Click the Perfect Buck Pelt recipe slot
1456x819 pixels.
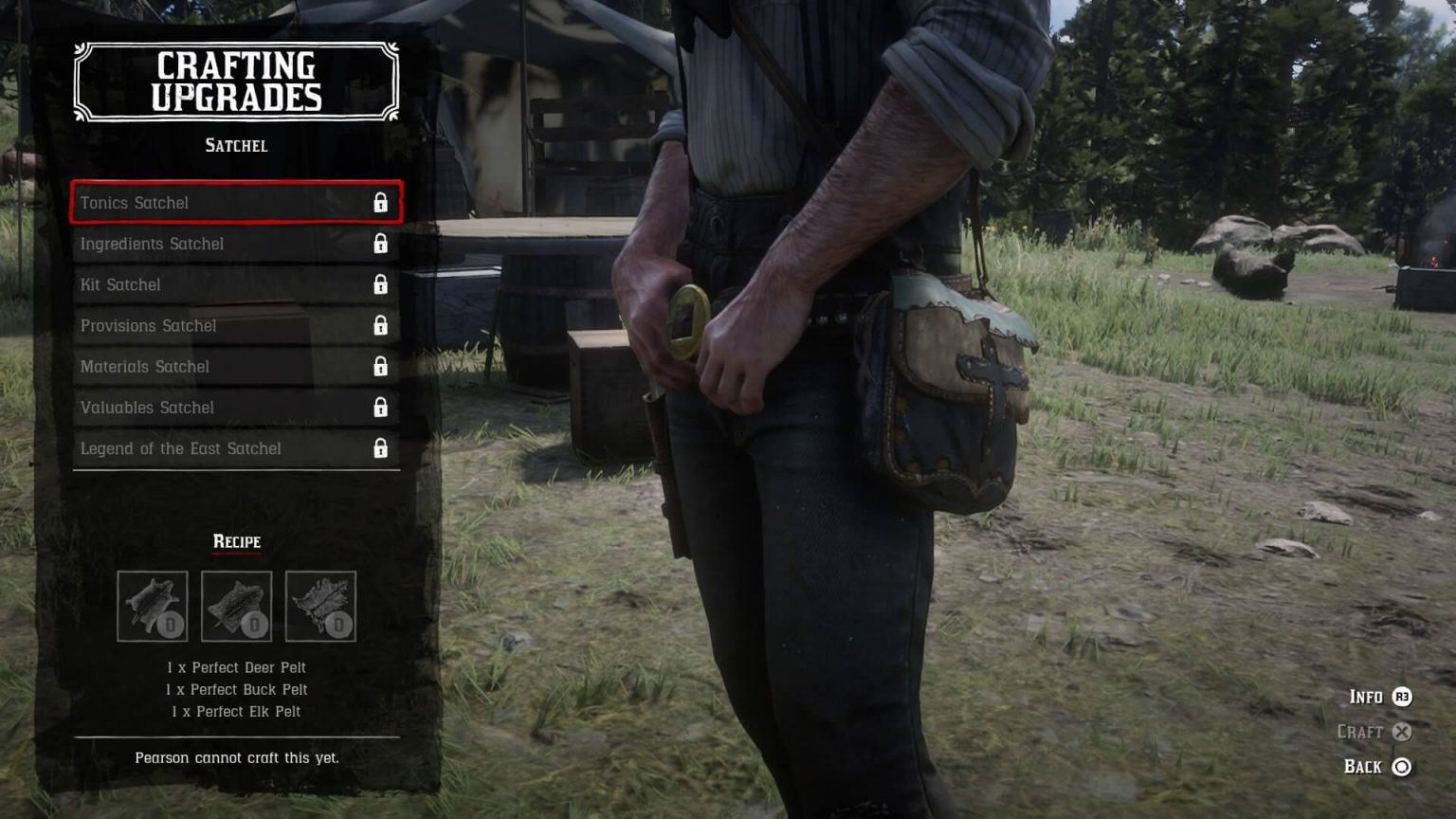click(236, 606)
